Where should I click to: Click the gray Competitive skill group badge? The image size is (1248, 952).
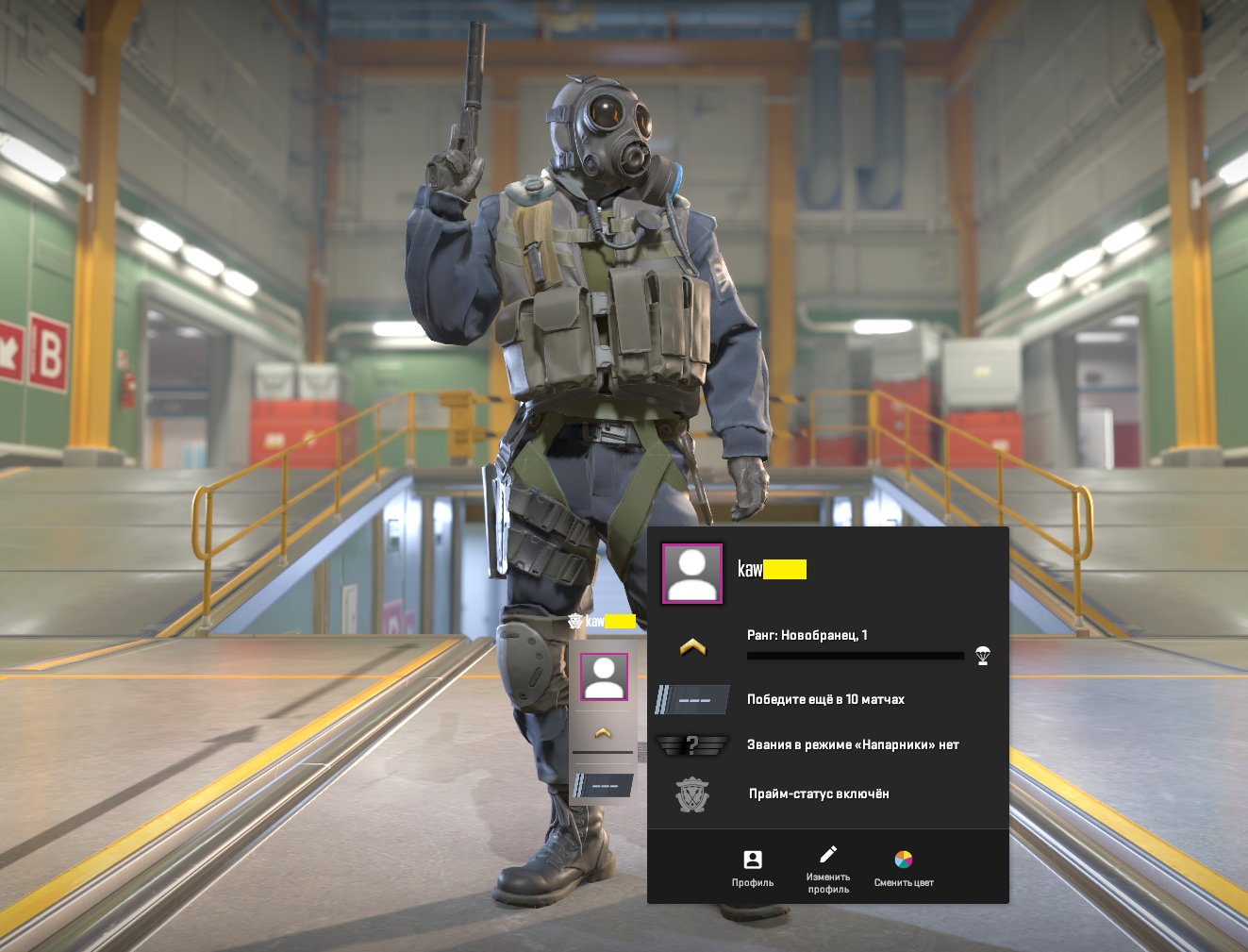pos(691,698)
